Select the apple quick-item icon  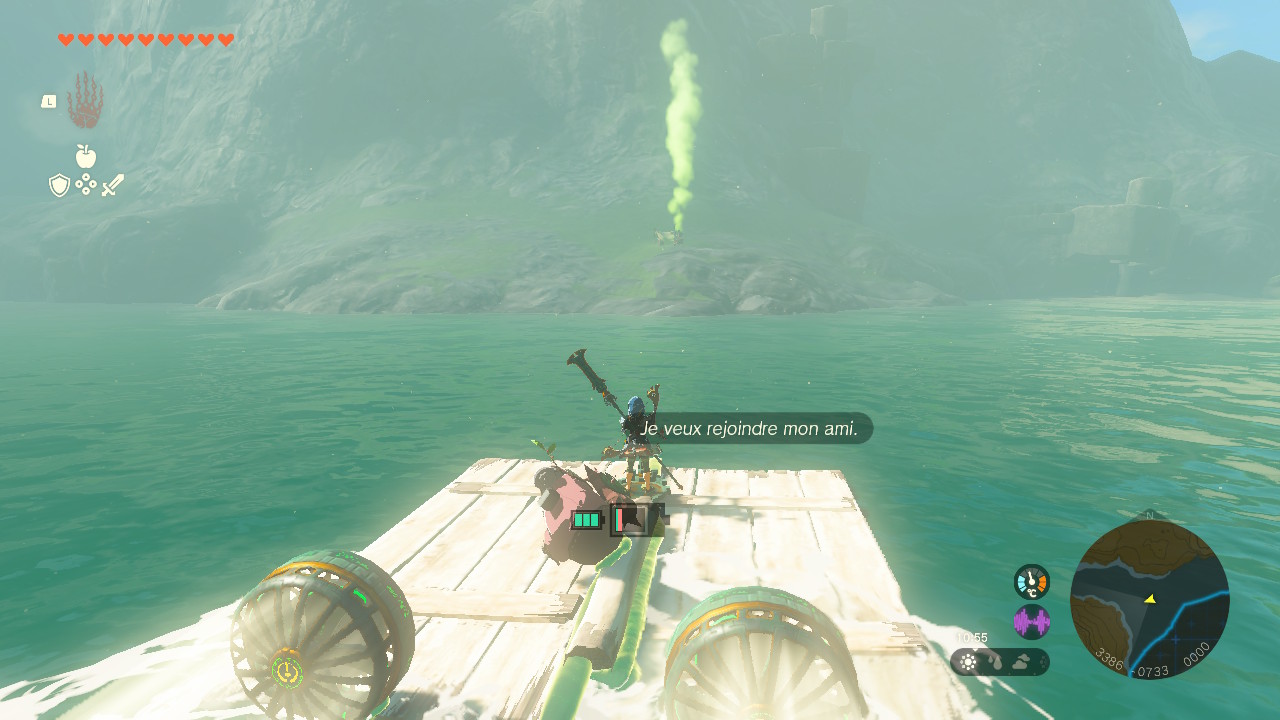(x=86, y=156)
